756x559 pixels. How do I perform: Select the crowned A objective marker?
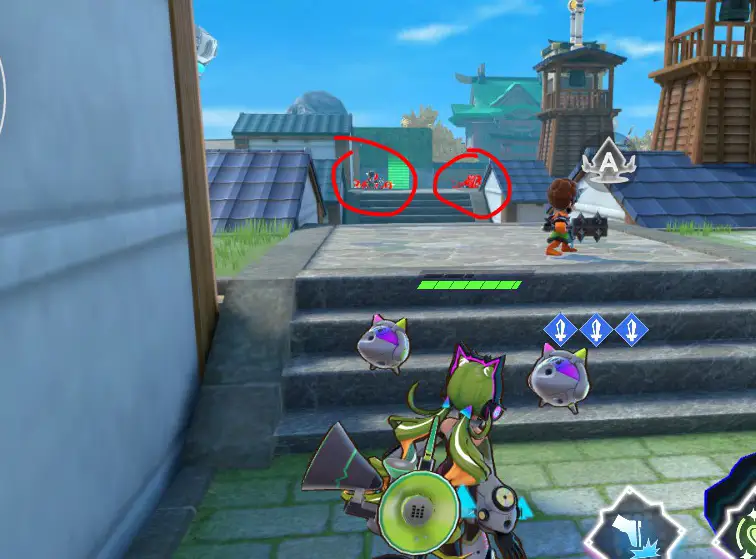(609, 163)
